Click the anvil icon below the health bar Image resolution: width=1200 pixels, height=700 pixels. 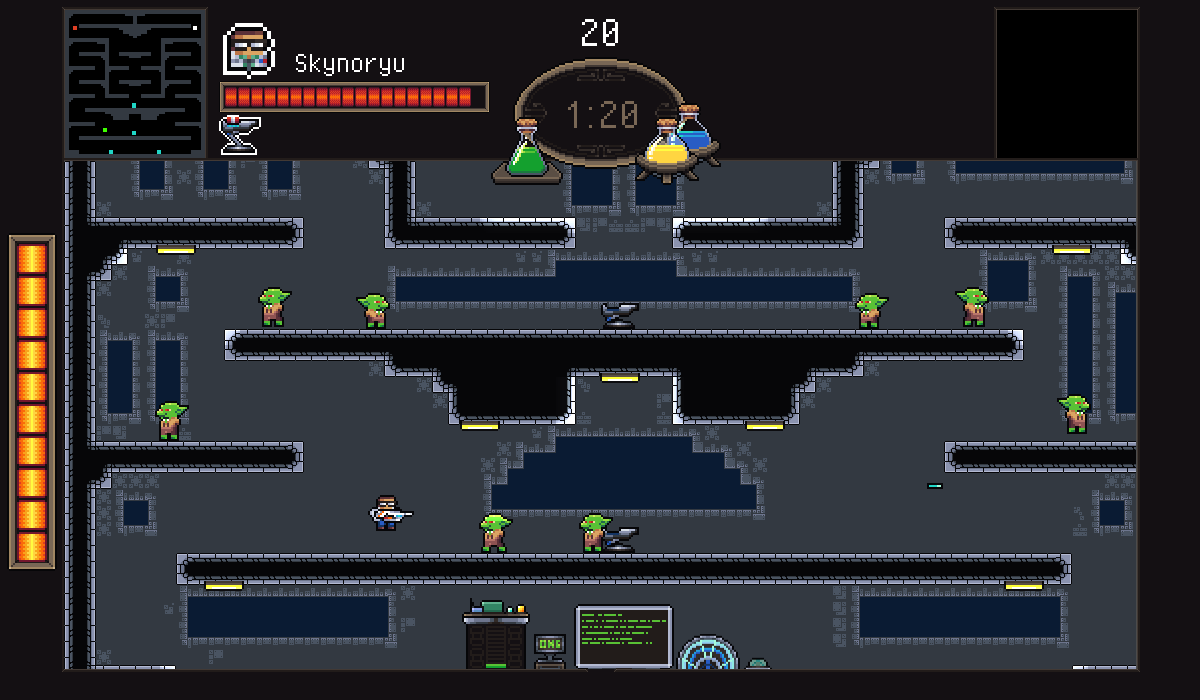(238, 134)
